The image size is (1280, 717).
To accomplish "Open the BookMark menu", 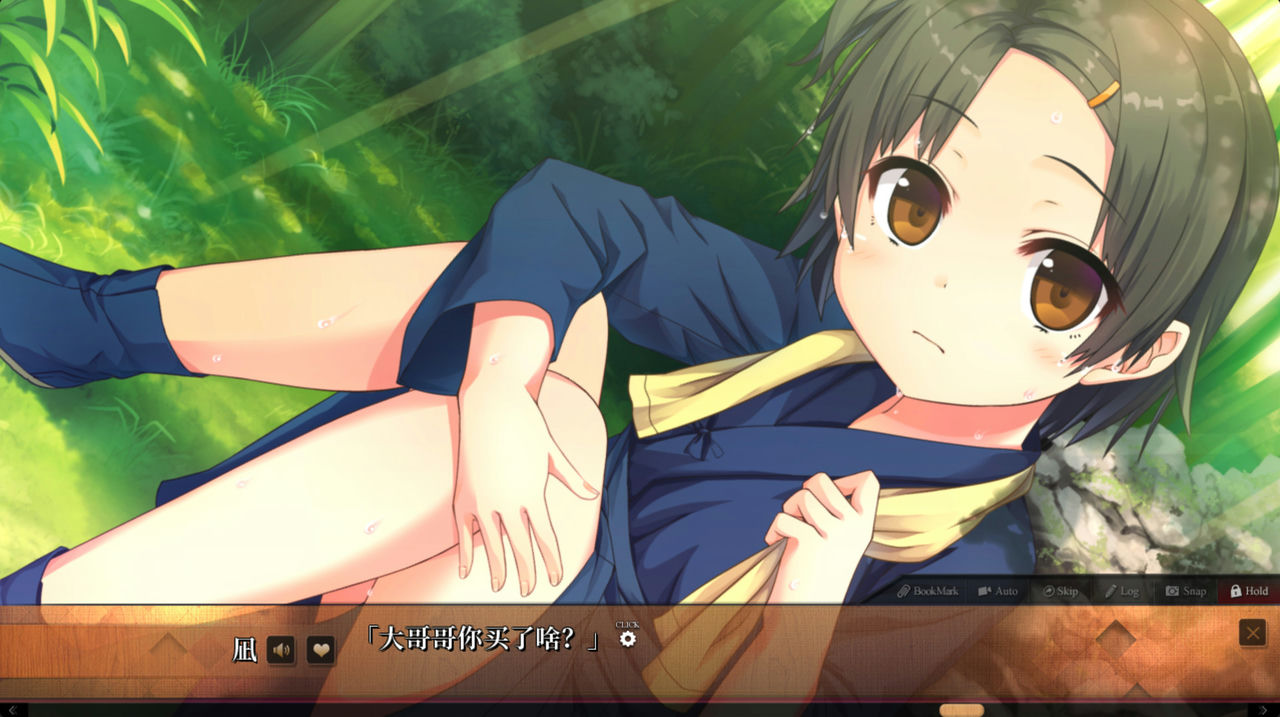I will click(927, 591).
